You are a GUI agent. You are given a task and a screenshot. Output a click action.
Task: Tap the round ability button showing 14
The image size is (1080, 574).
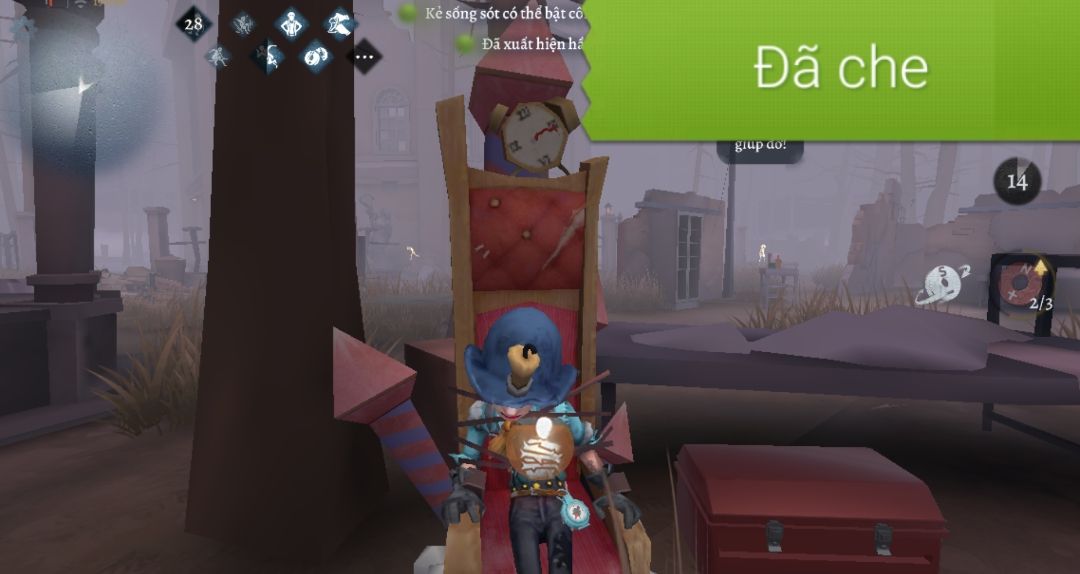(1017, 182)
